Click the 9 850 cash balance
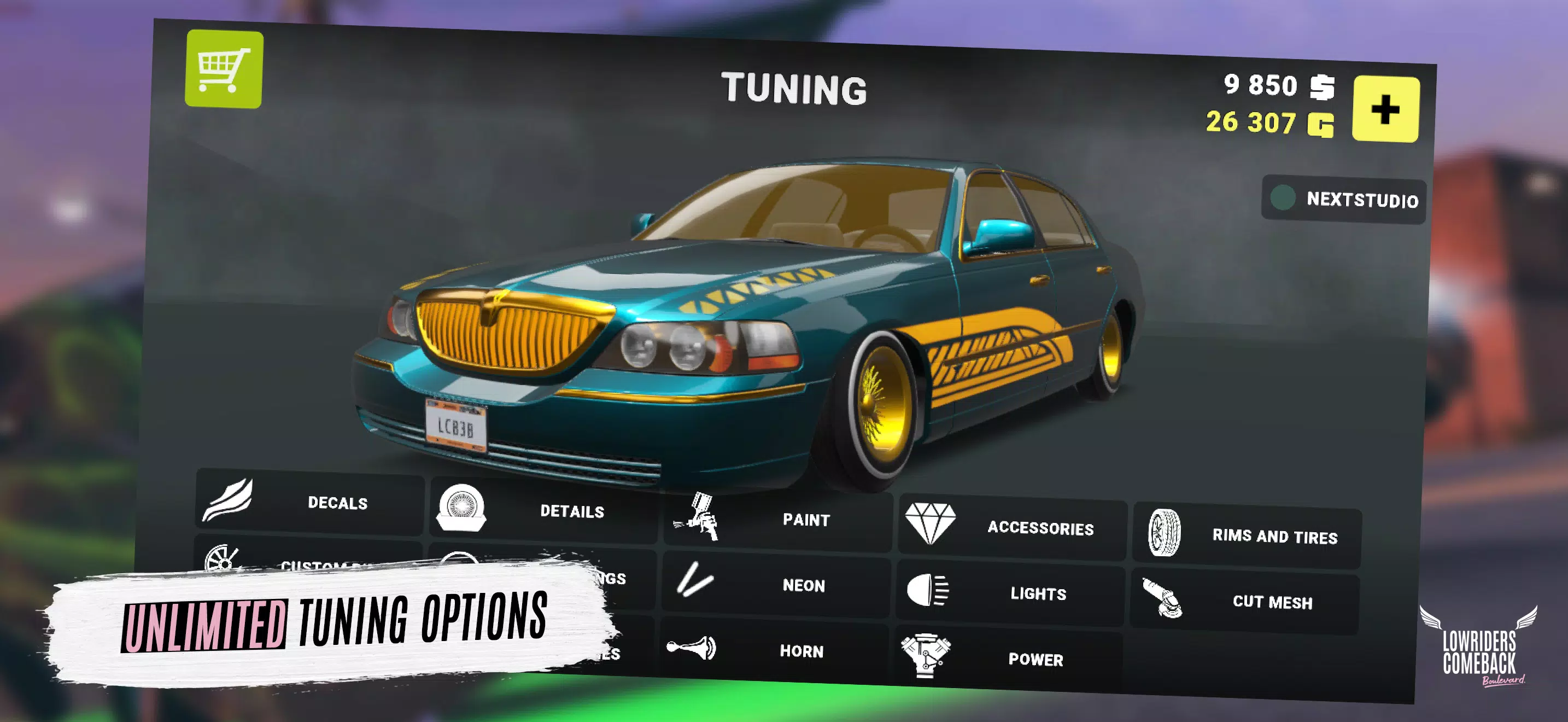 [1260, 86]
